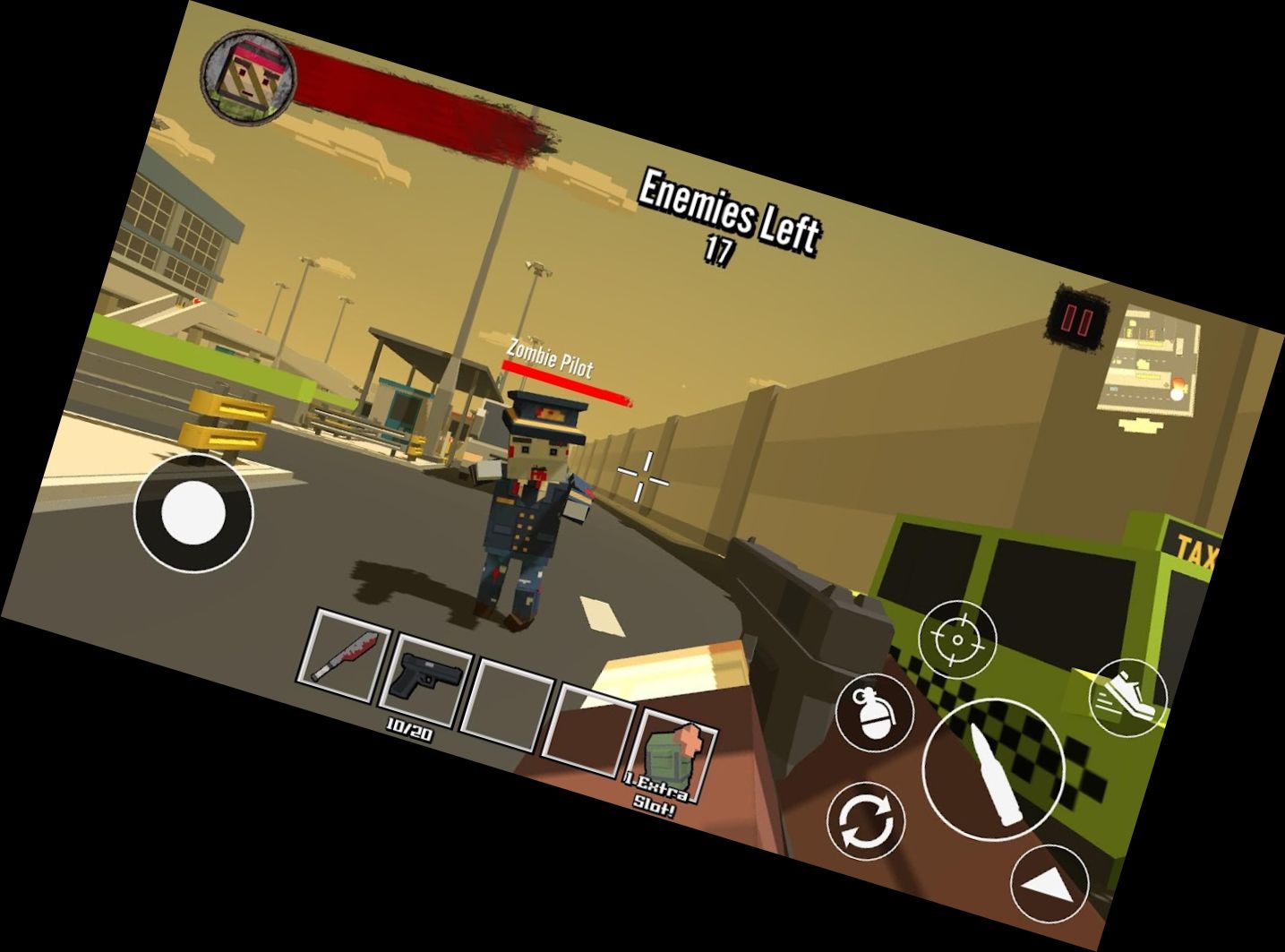Aim down sights using the scope button
Image resolution: width=1285 pixels, height=952 pixels.
958,640
